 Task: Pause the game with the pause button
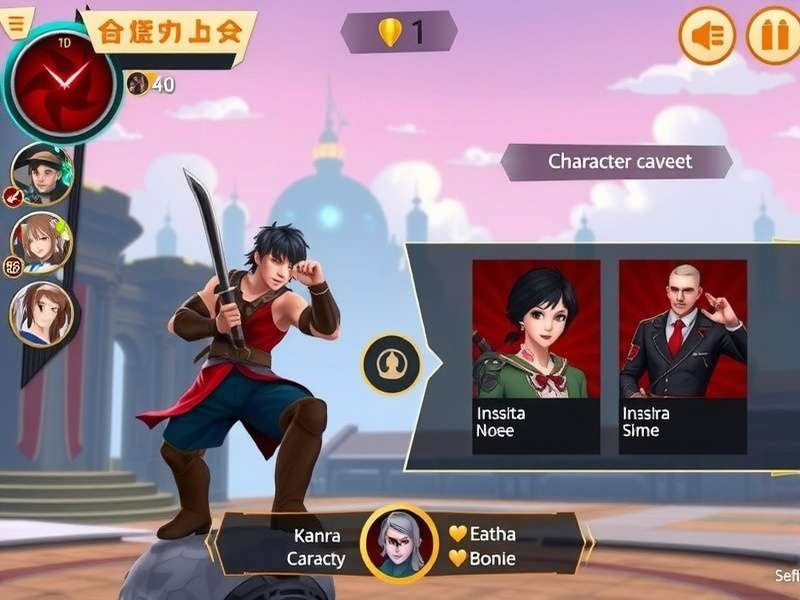tap(772, 36)
